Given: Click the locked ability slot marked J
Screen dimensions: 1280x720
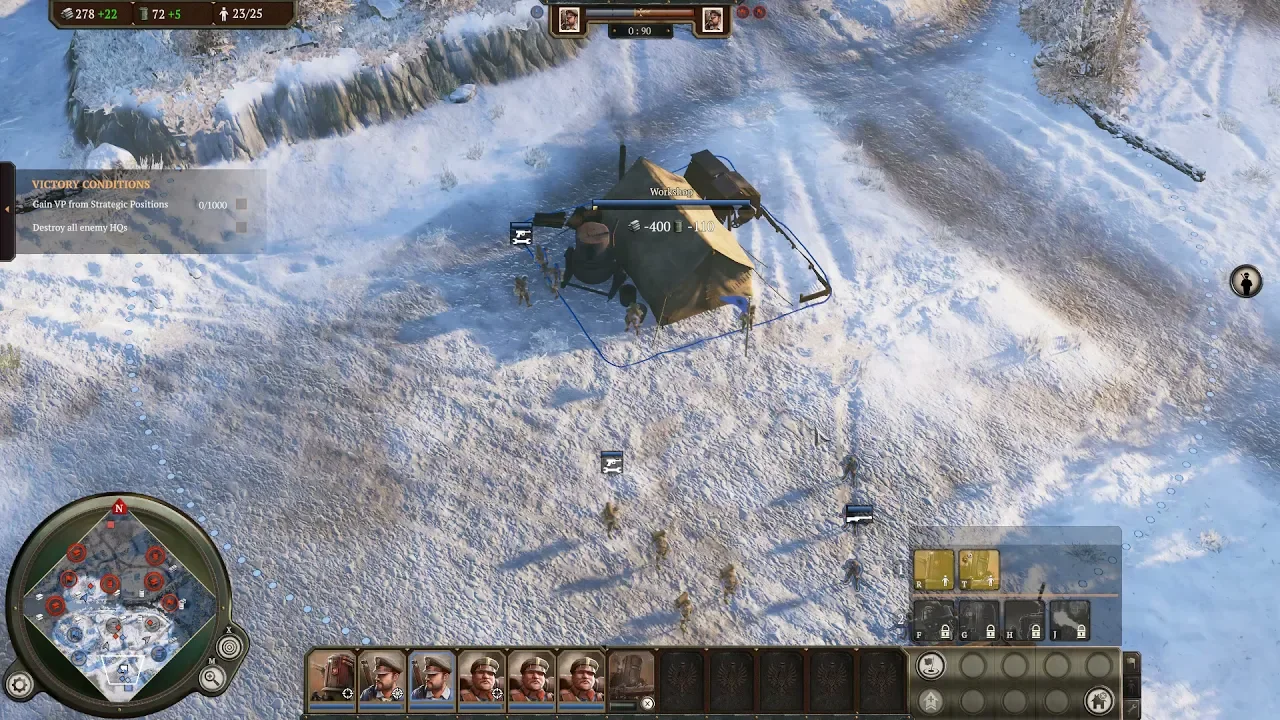Looking at the screenshot, I should coord(1069,620).
